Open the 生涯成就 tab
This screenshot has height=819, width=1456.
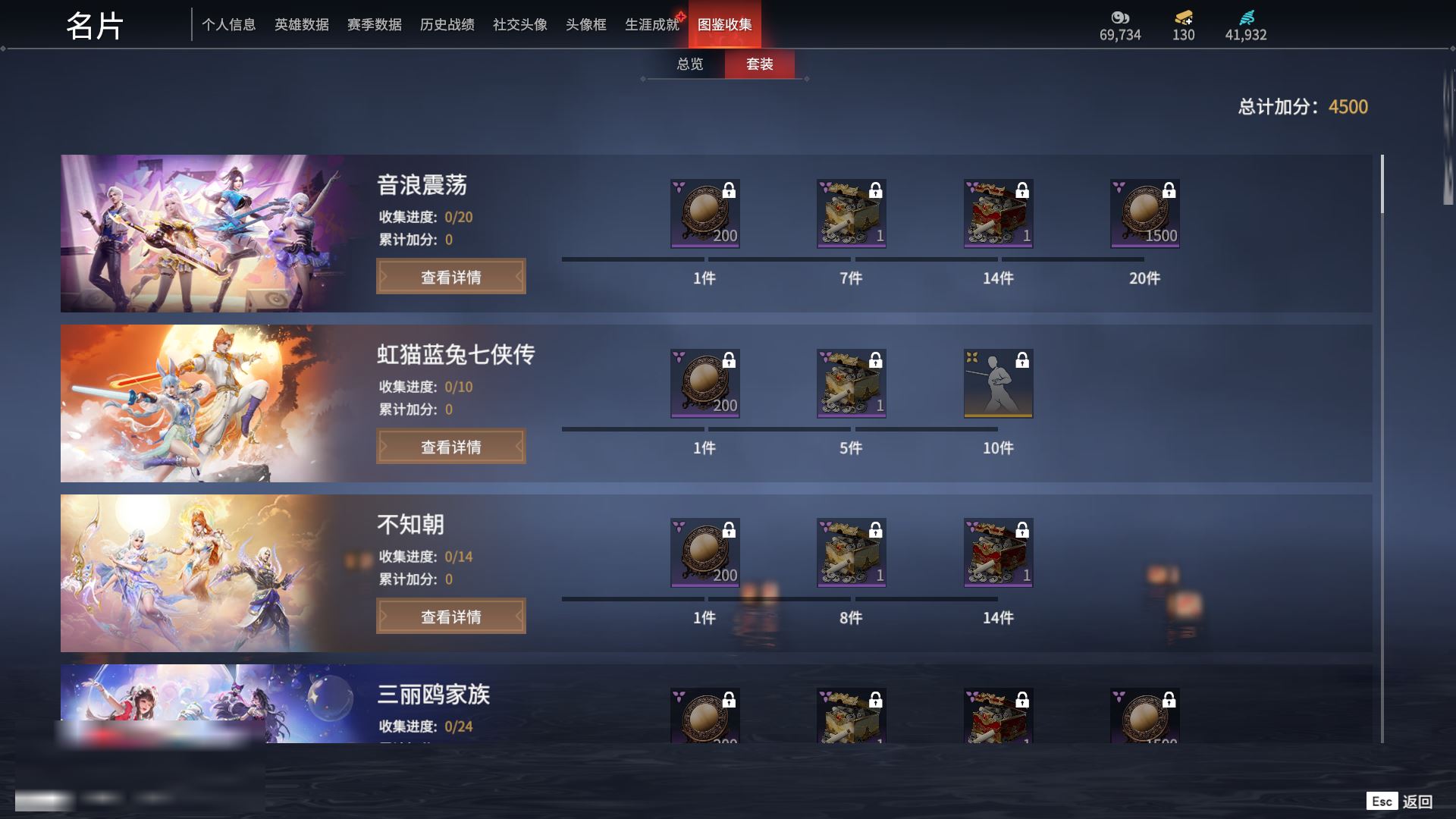651,25
